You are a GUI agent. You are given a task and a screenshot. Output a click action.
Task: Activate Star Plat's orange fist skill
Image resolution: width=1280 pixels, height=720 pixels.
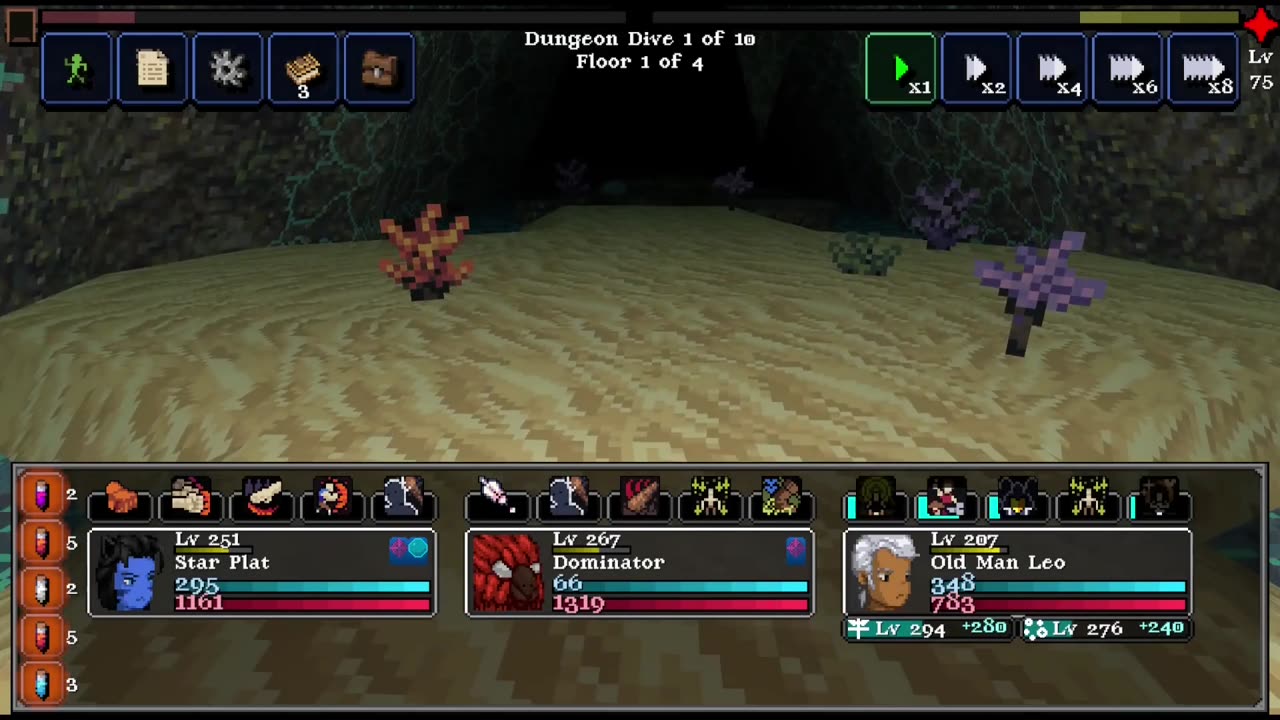click(121, 497)
